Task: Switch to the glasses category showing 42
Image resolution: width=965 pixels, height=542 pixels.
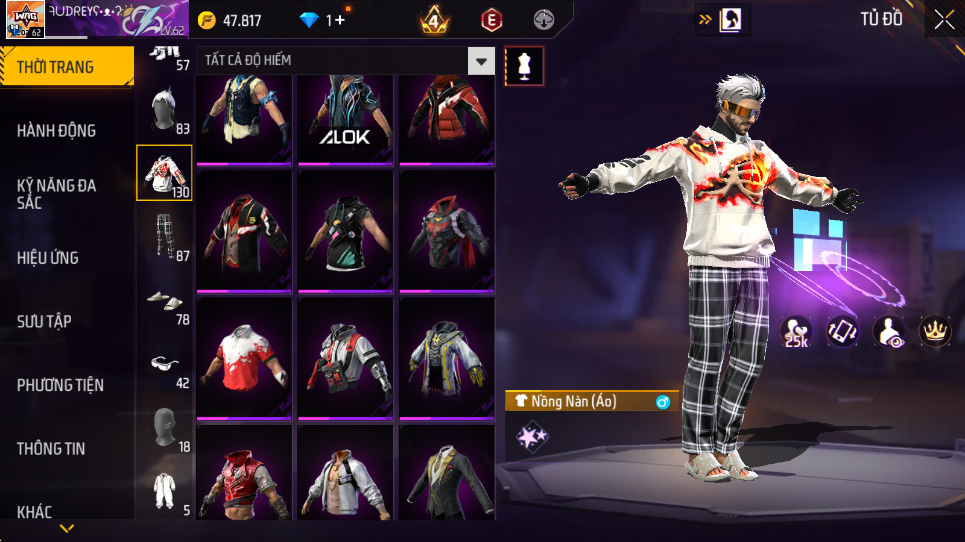Action: (x=164, y=365)
